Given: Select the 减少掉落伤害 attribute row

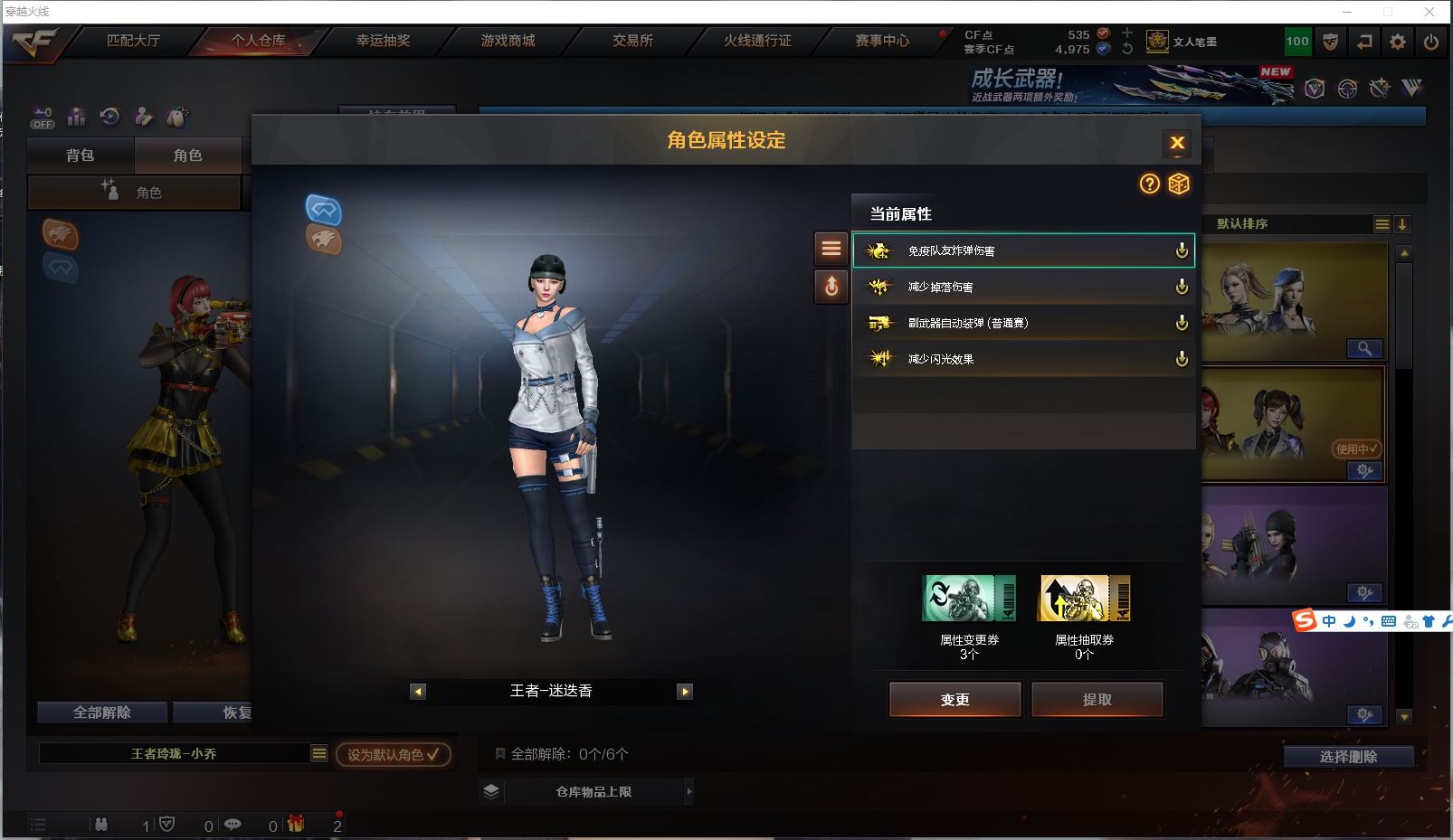Looking at the screenshot, I should [1022, 287].
